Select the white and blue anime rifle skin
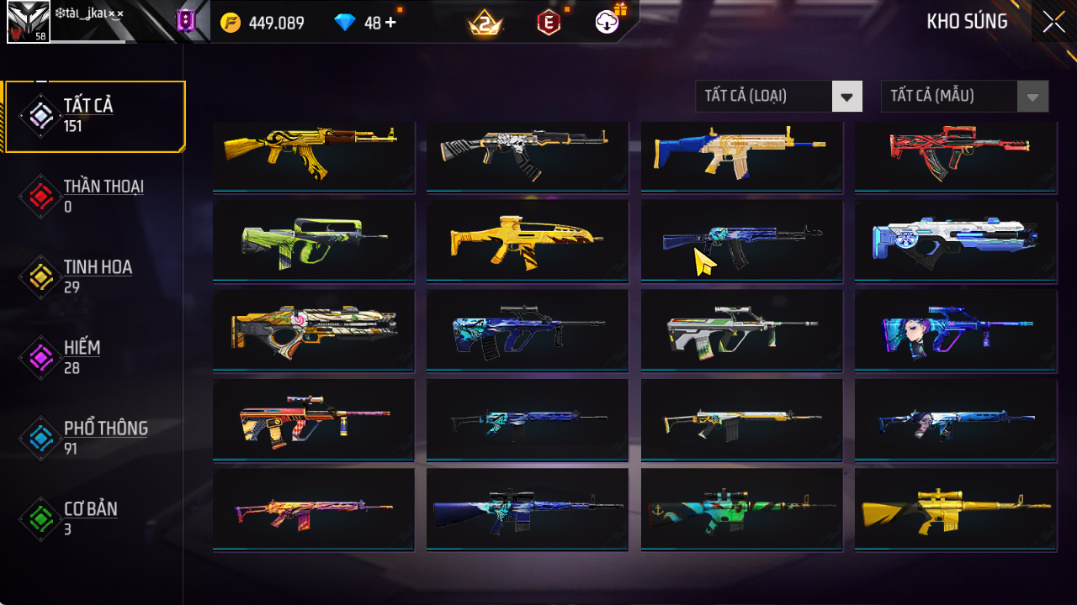This screenshot has height=605, width=1077. [956, 240]
